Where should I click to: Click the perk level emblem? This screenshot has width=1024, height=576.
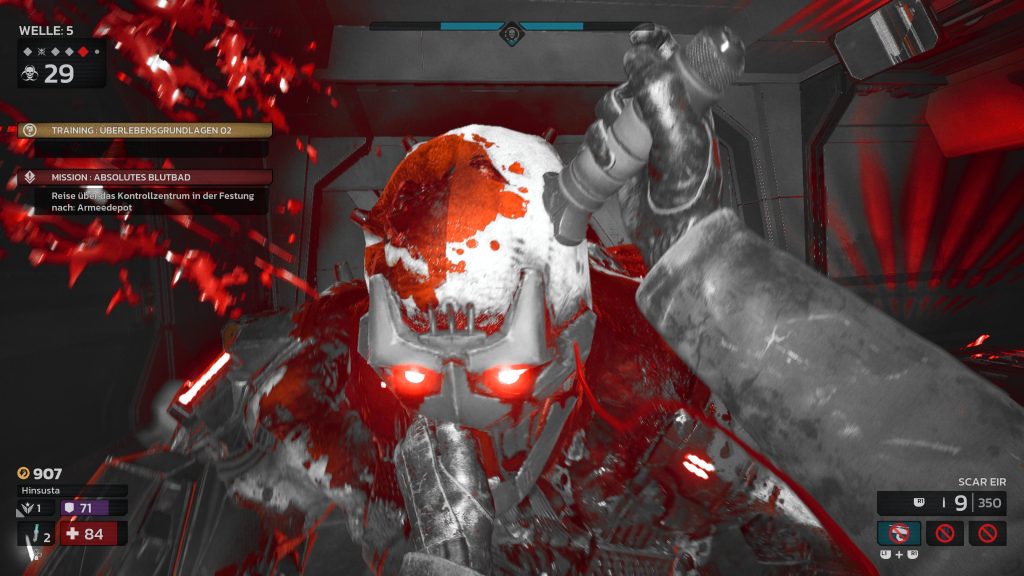click(29, 508)
